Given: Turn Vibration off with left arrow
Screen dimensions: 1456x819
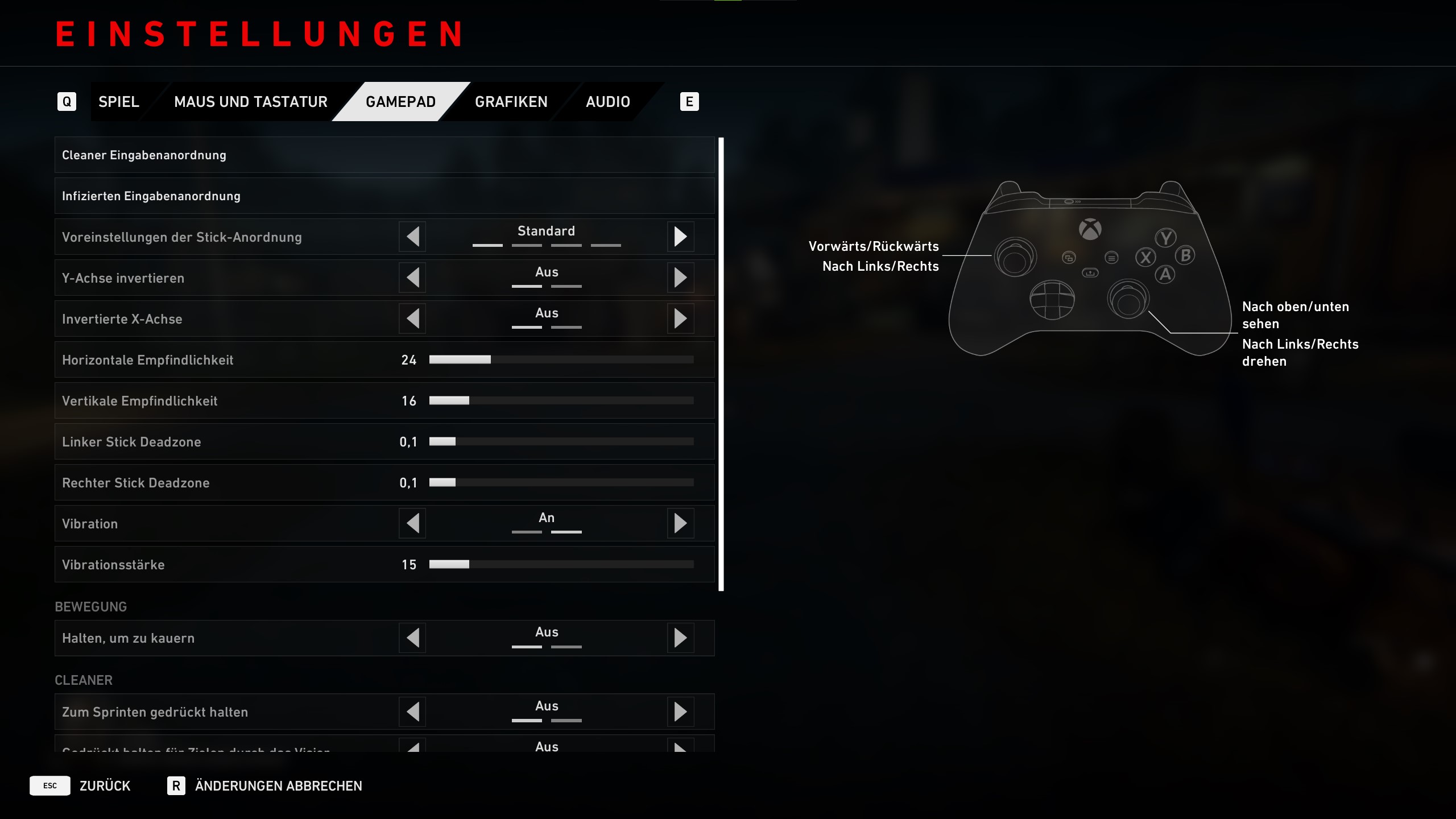Looking at the screenshot, I should (413, 523).
